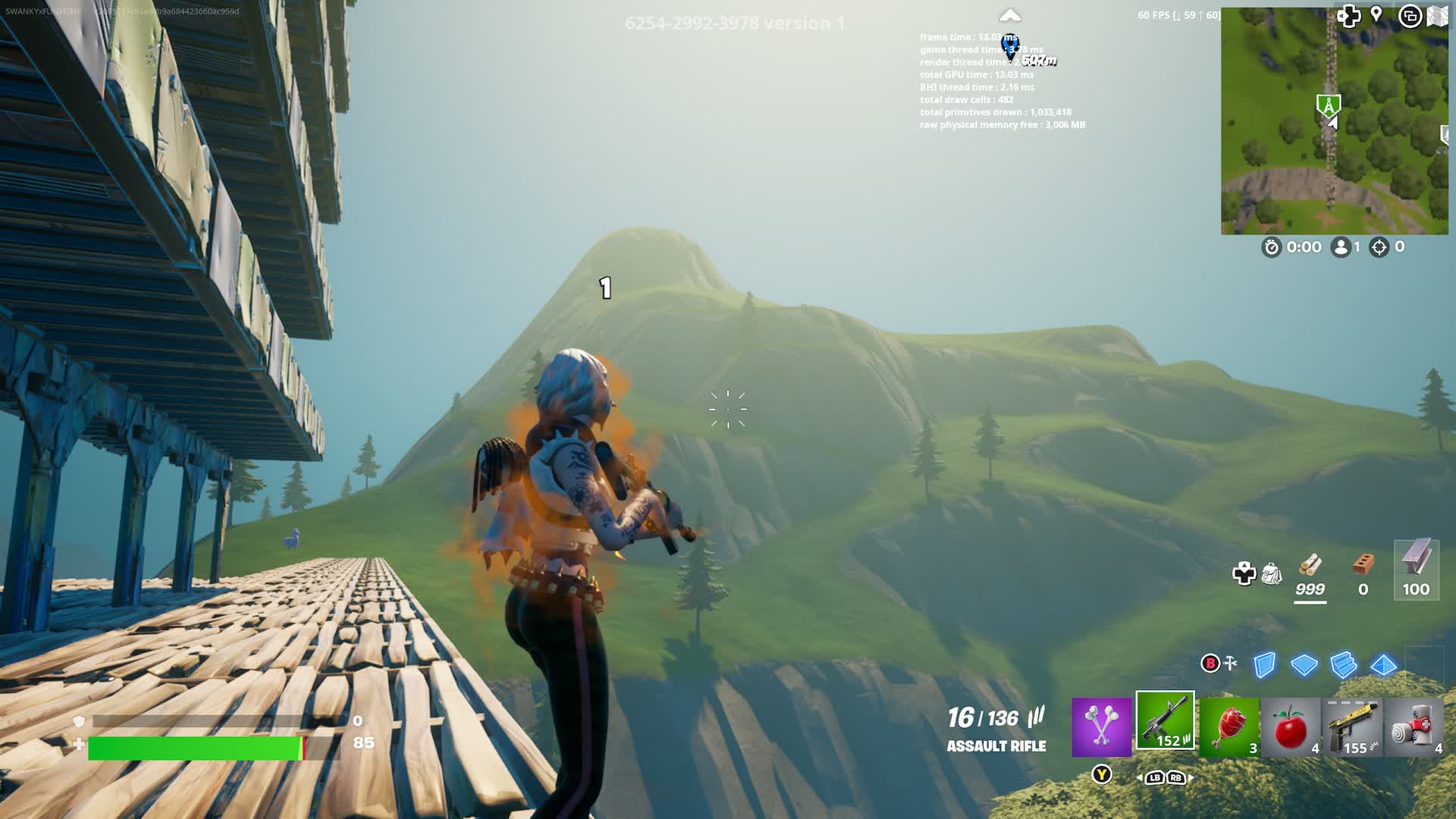1456x819 pixels.
Task: Click the green tower marker on minimap
Action: coord(1328,105)
